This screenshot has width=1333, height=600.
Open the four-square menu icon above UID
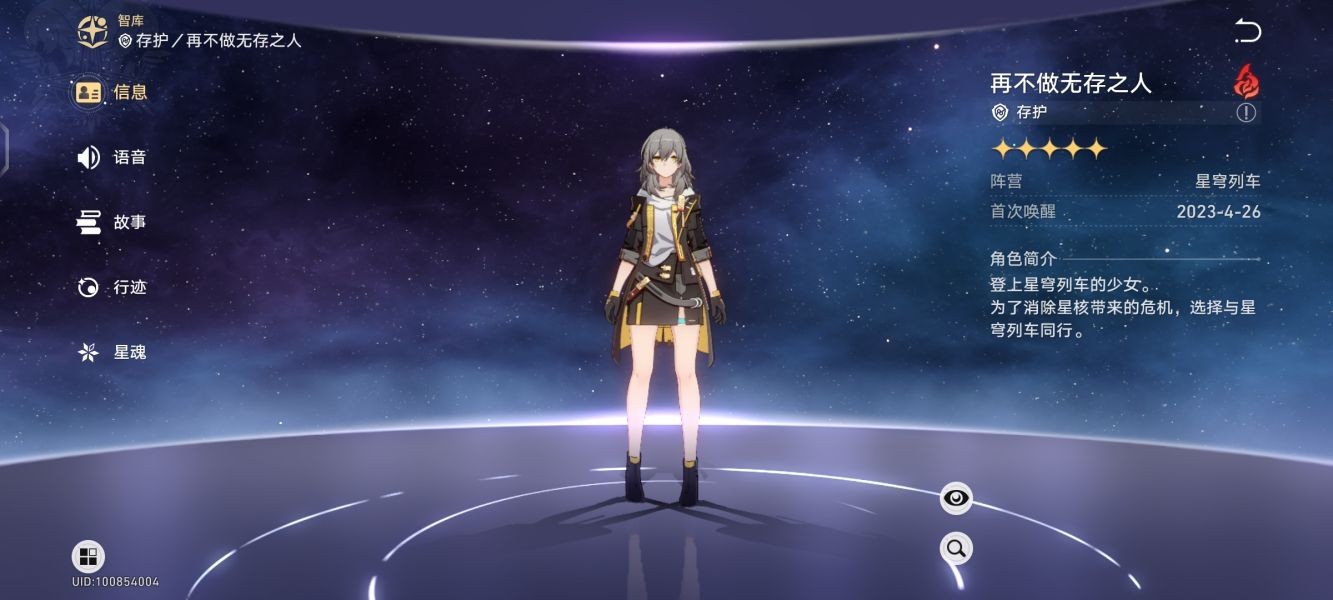[88, 557]
